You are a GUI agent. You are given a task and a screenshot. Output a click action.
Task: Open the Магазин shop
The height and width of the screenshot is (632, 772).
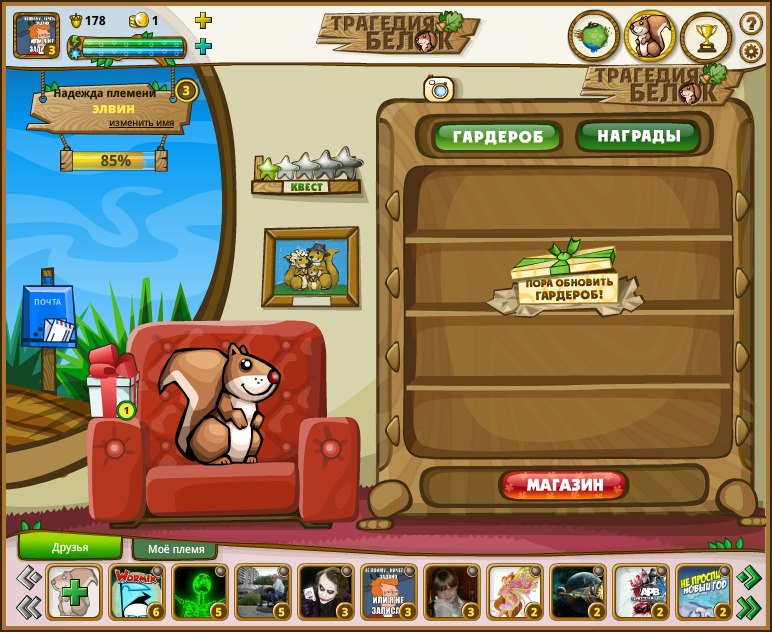click(x=565, y=486)
